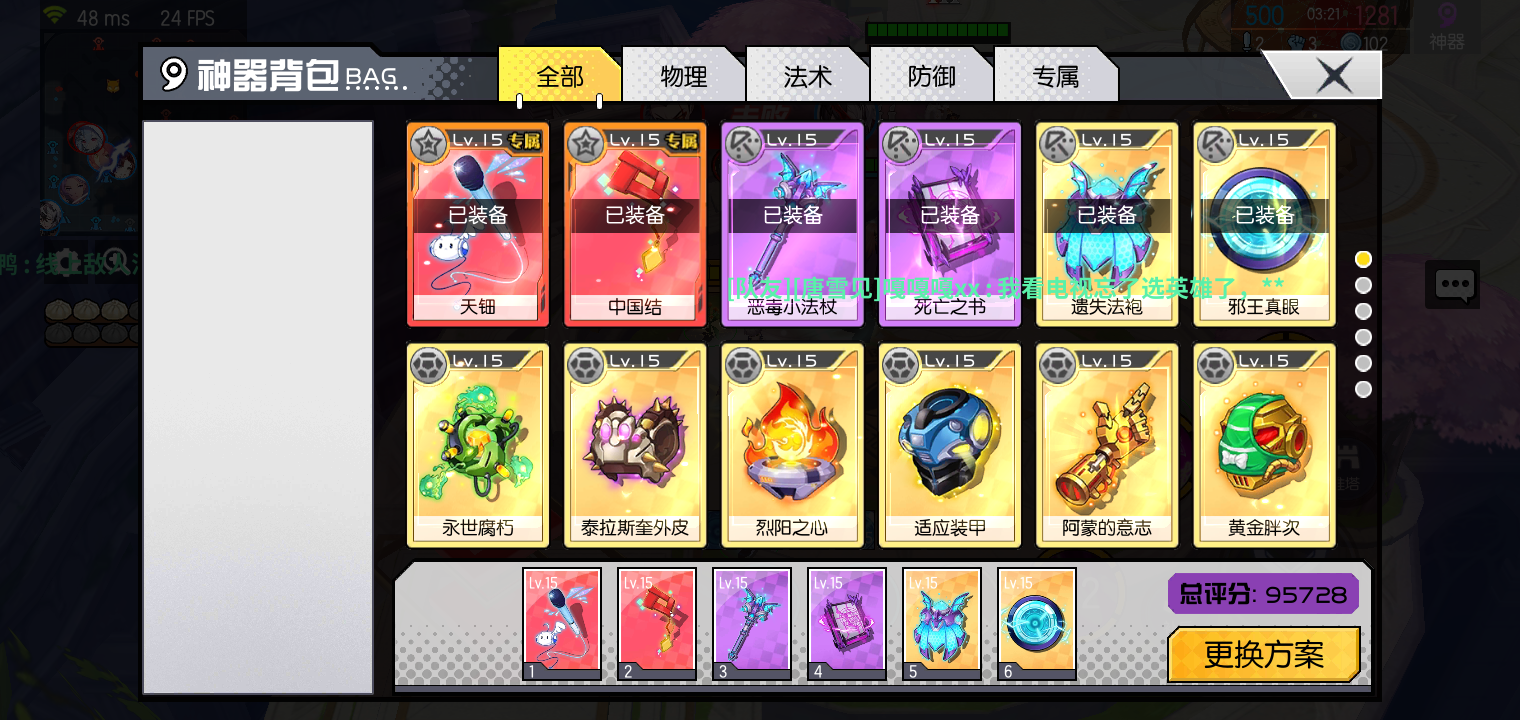
Task: Click the gold currency icon showing 500
Action: coord(1263,13)
